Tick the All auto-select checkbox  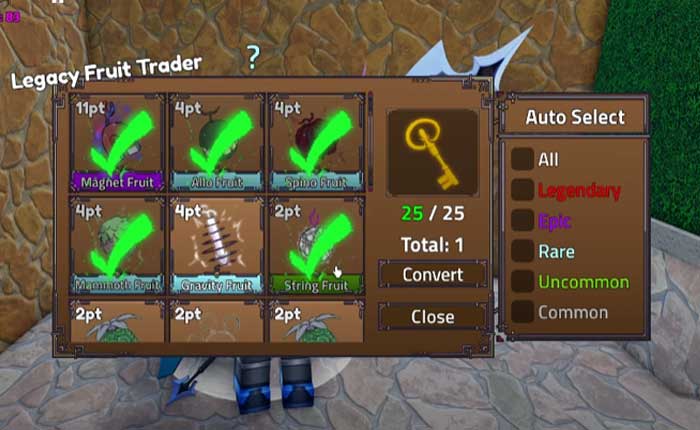pos(522,159)
